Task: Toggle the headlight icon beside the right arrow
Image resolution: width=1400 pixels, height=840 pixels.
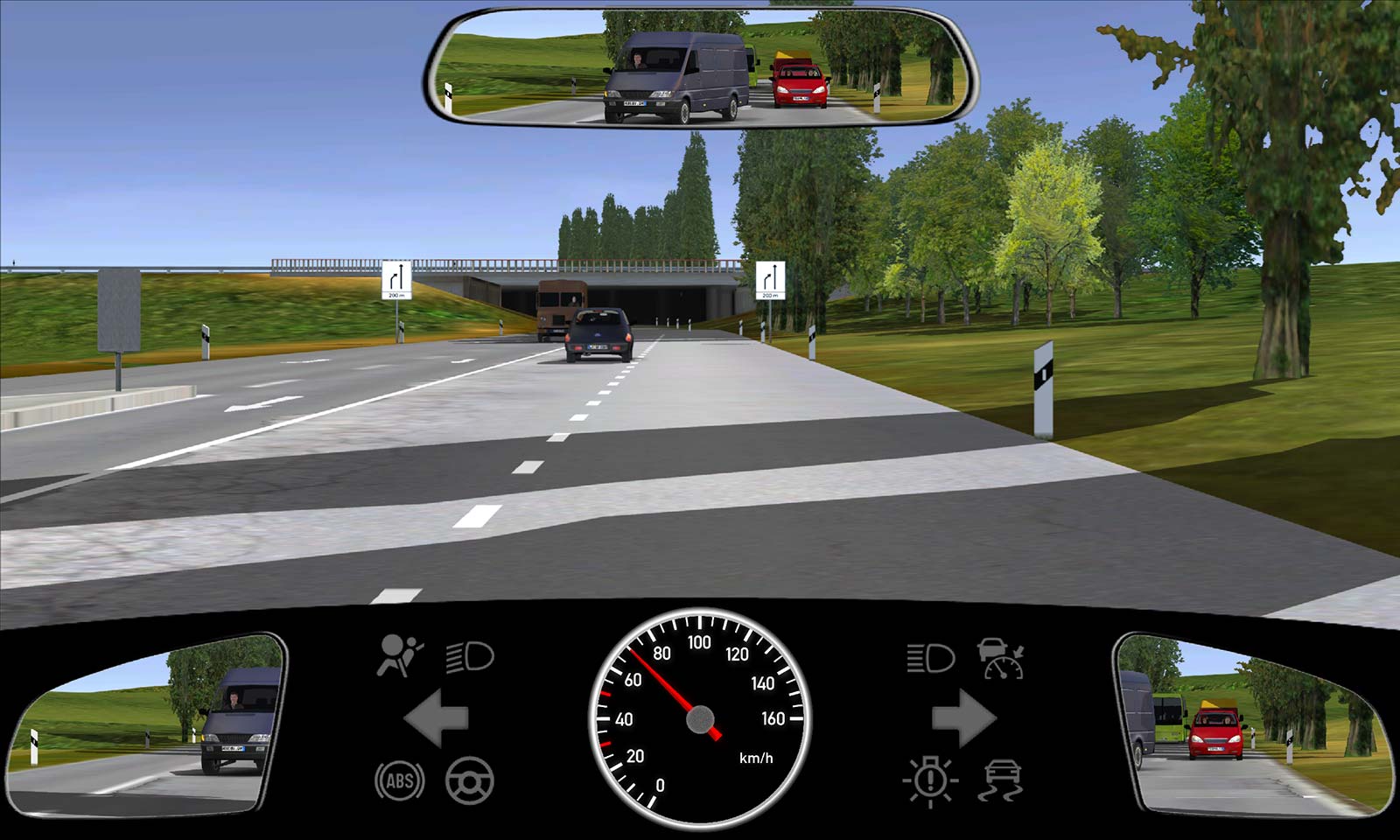Action: [930, 658]
